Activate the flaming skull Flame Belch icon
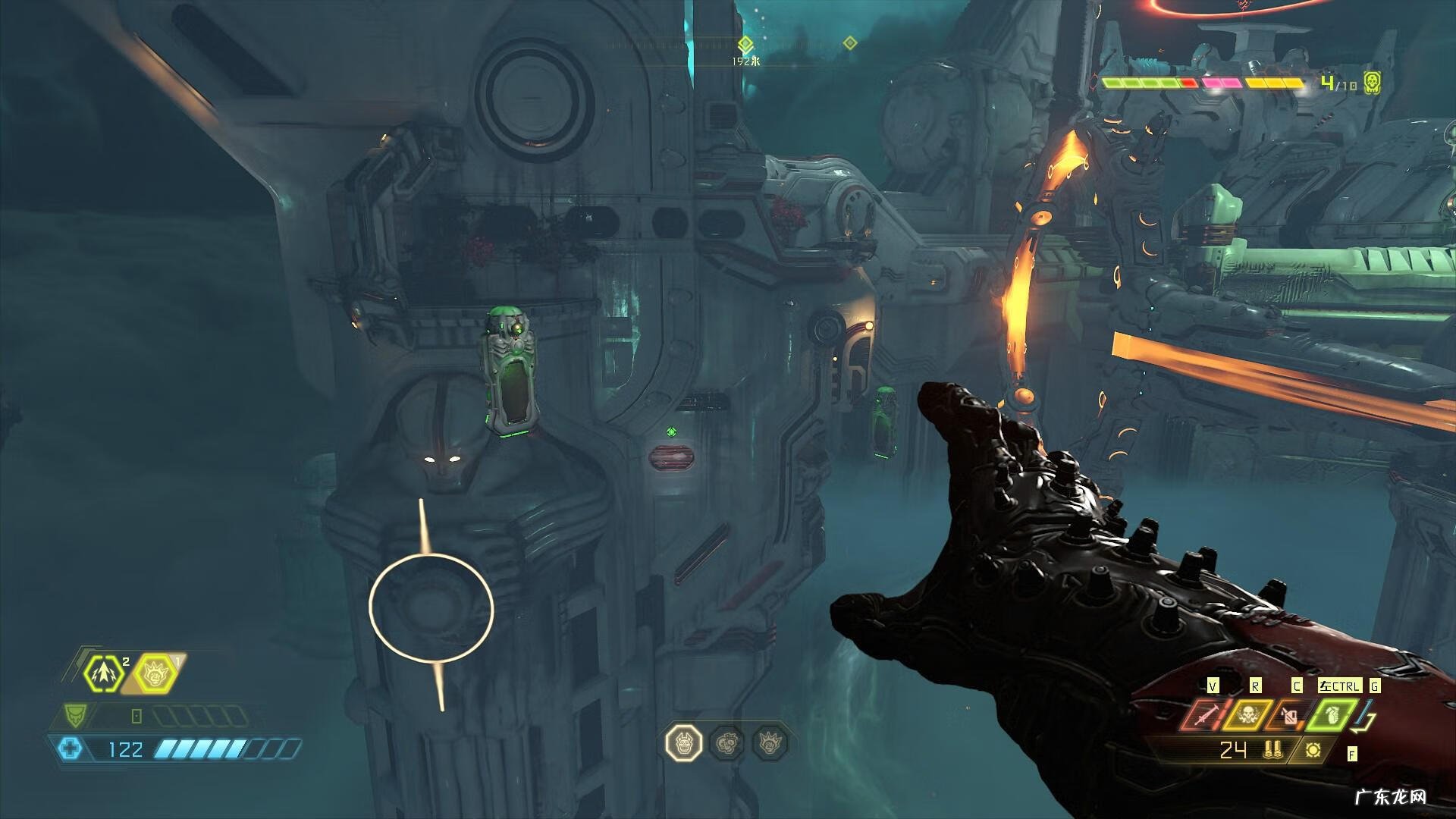 (x=1246, y=715)
